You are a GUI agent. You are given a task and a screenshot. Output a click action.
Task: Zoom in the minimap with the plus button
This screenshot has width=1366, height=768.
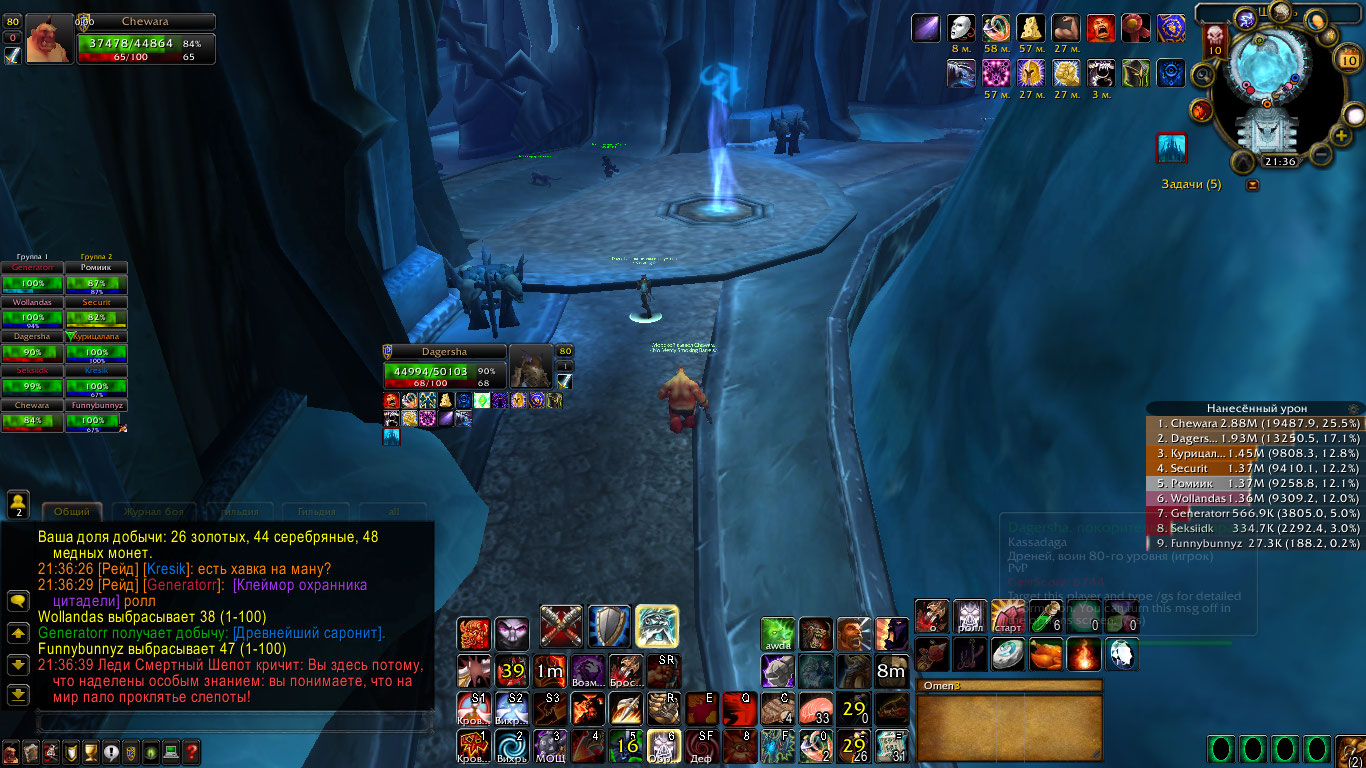click(x=1342, y=136)
